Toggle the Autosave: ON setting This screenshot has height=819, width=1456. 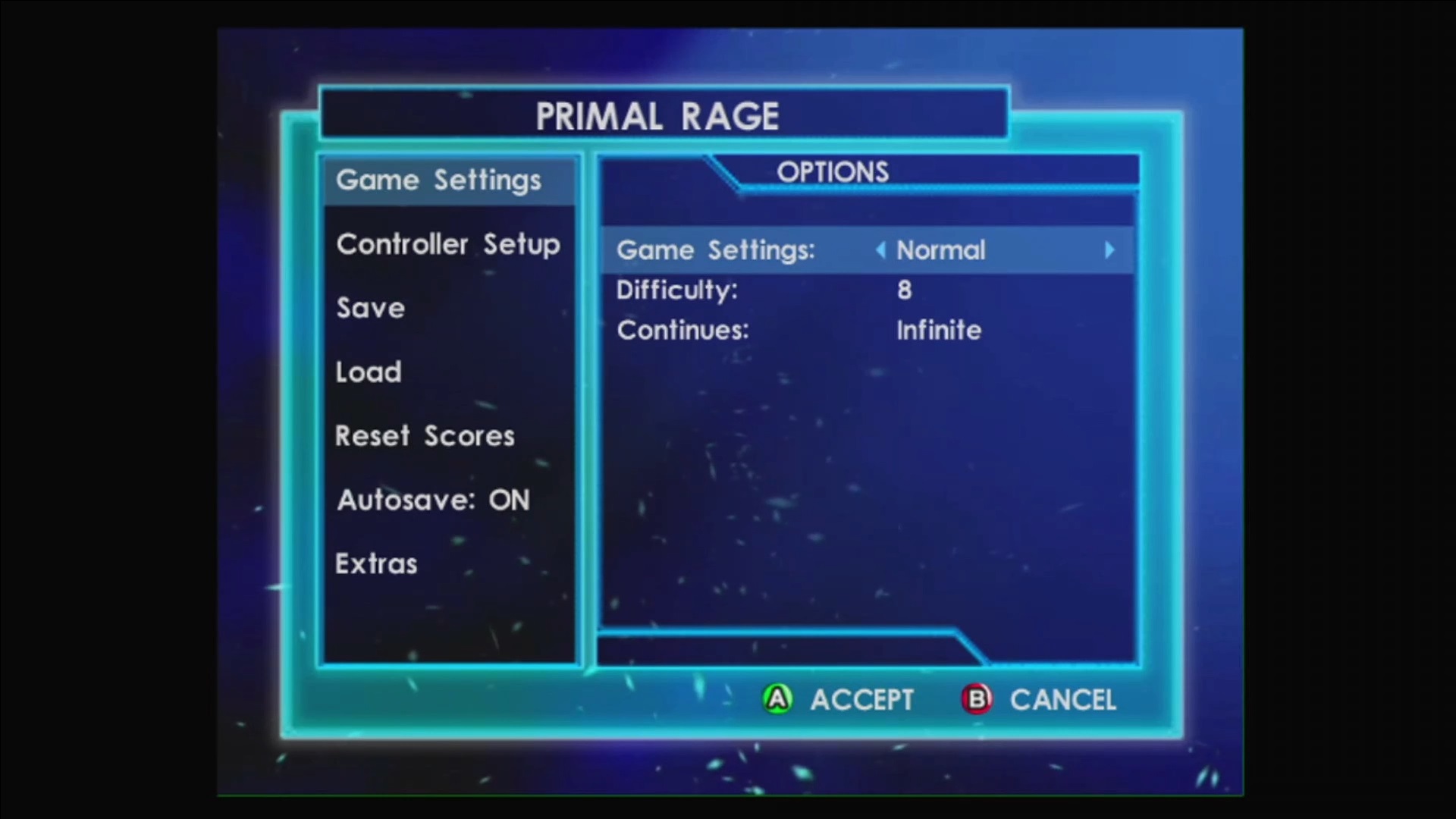(433, 500)
